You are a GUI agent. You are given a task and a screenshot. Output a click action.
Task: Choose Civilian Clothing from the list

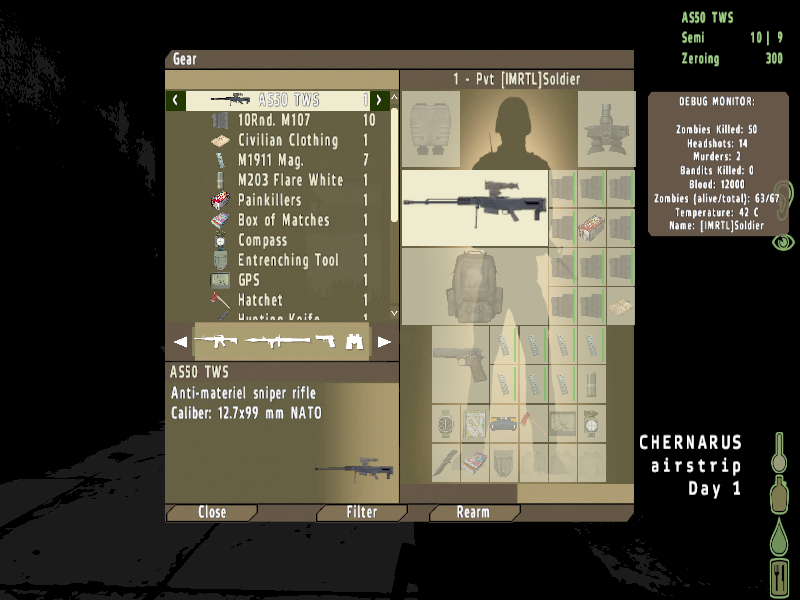point(288,140)
